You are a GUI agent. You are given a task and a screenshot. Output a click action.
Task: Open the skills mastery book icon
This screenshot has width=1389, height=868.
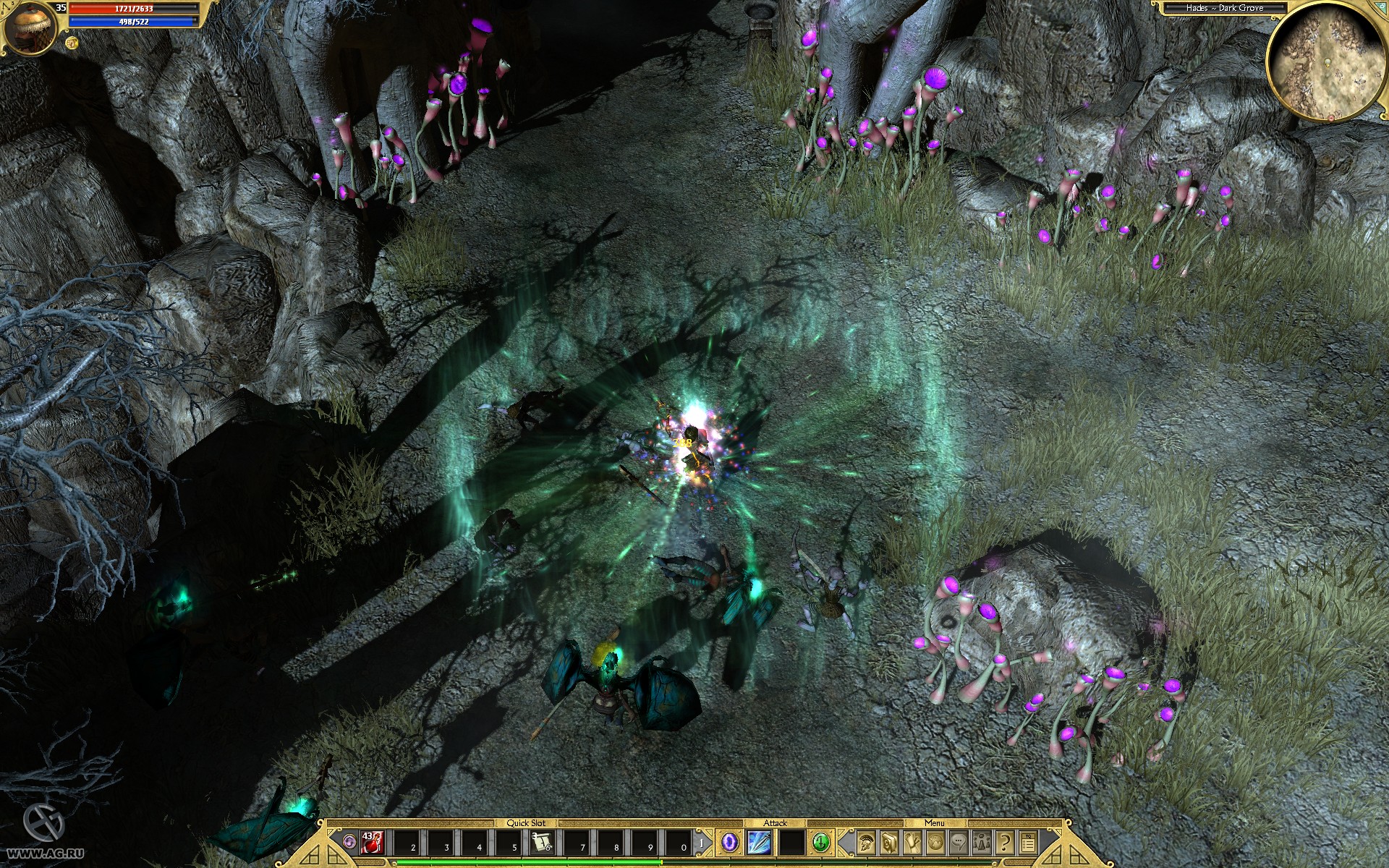tap(888, 843)
